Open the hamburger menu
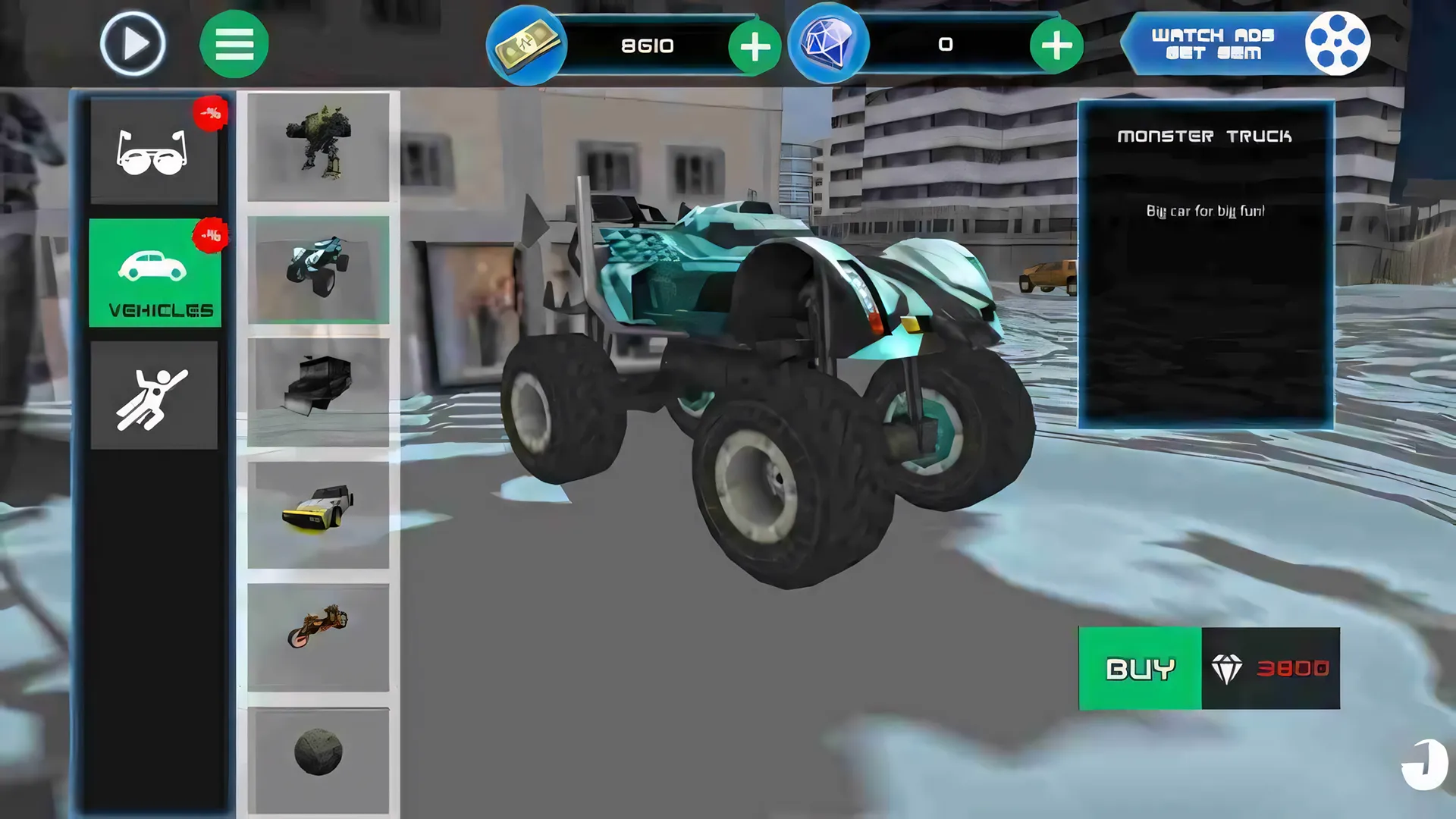The image size is (1456, 819). 234,43
